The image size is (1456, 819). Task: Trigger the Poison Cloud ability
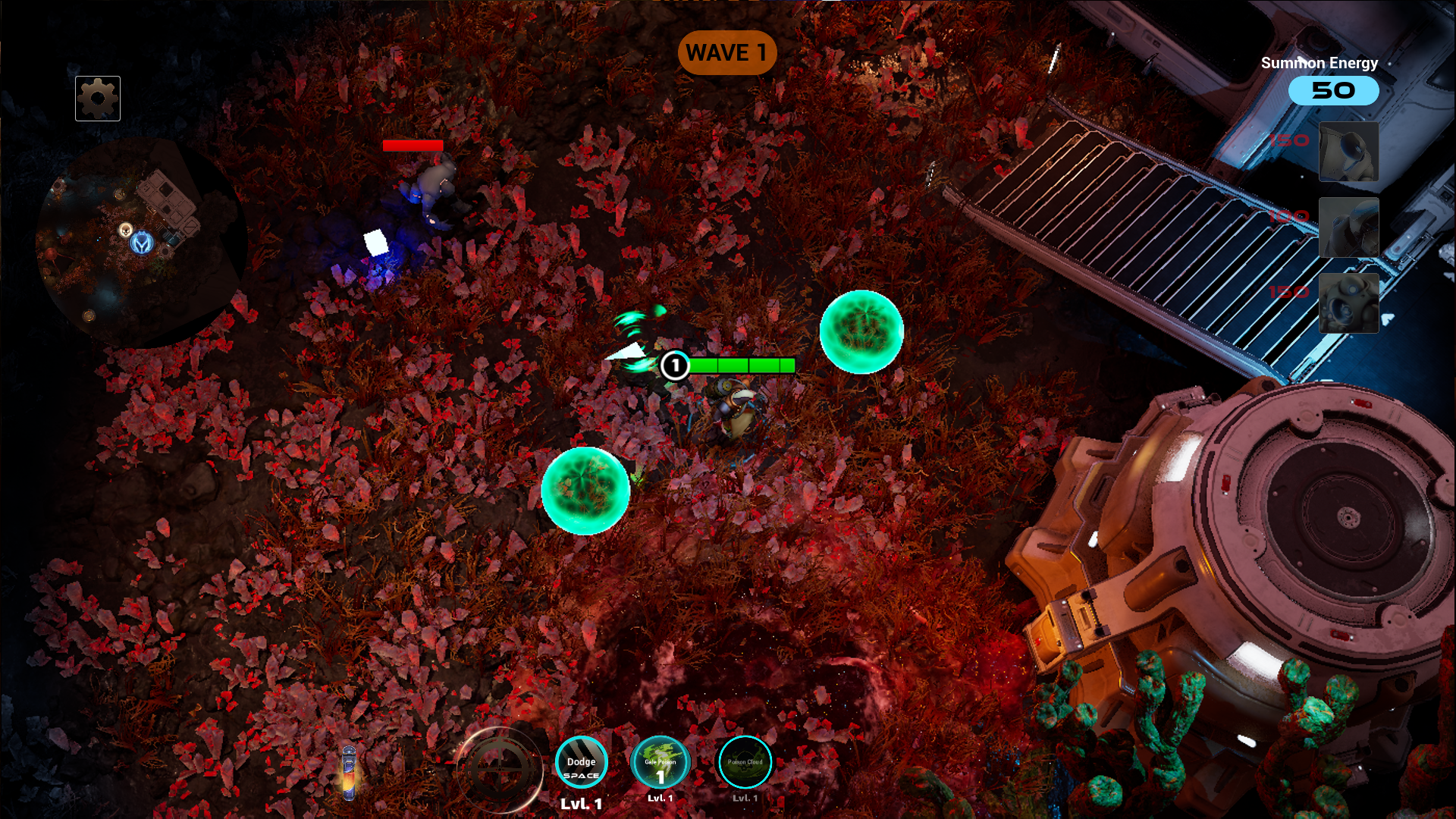(x=744, y=762)
